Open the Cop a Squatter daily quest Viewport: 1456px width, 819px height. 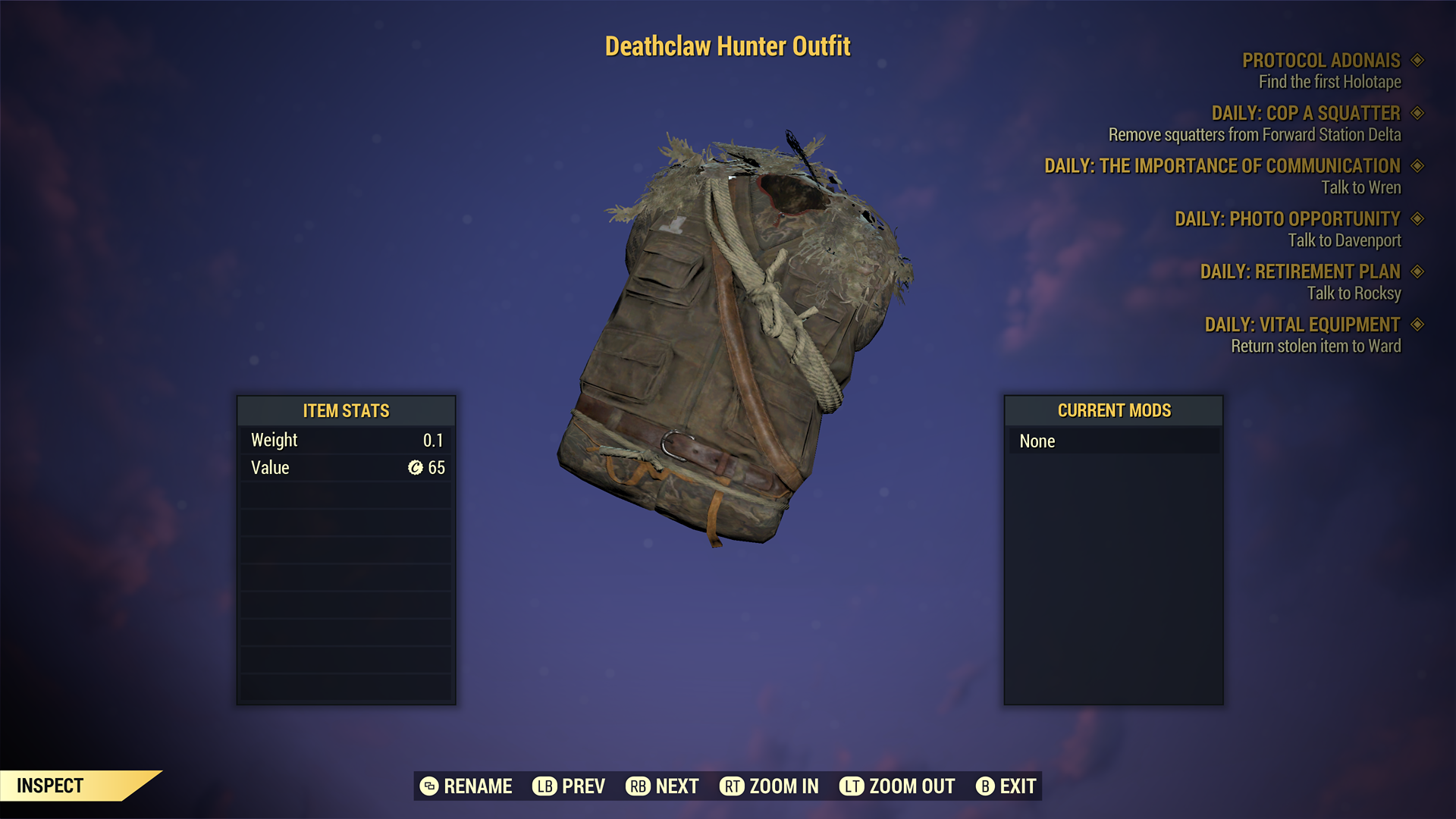pos(1305,114)
